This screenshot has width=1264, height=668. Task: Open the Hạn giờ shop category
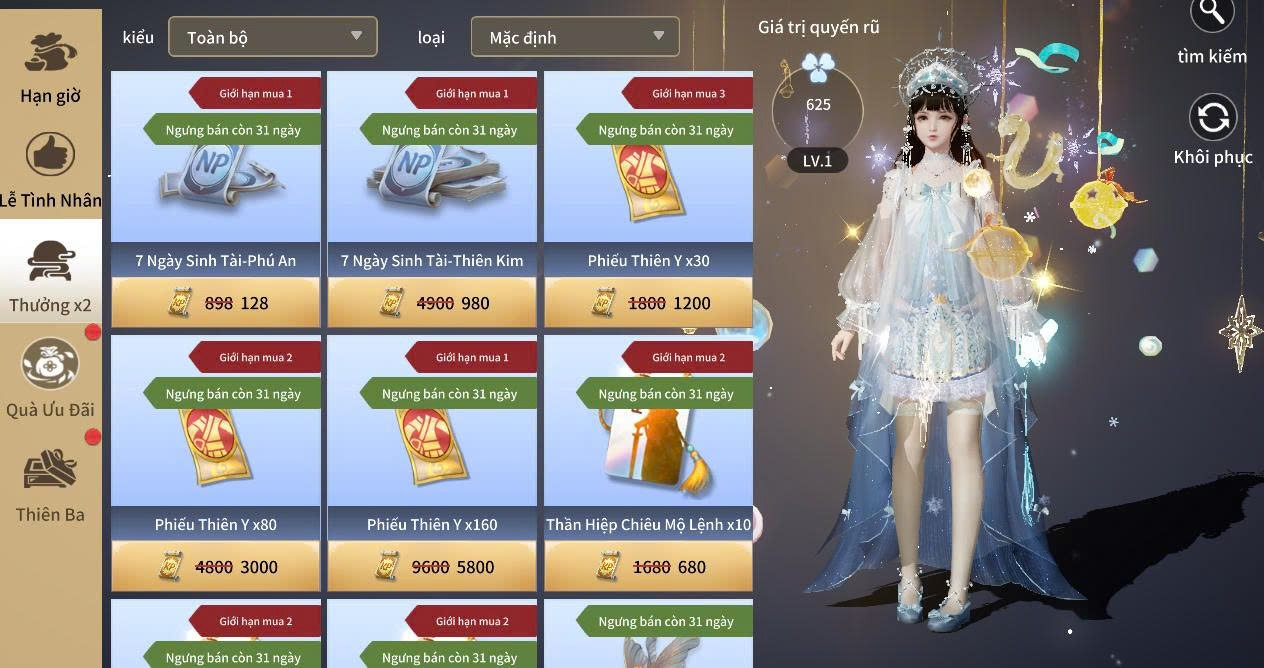pyautogui.click(x=50, y=67)
